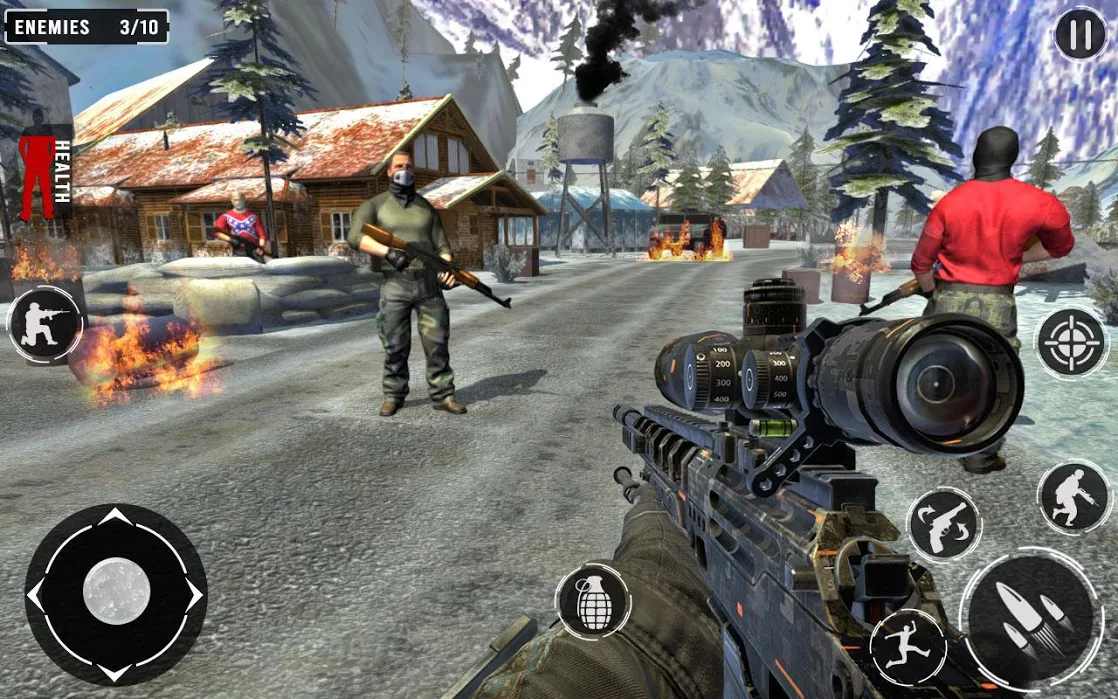The width and height of the screenshot is (1118, 699).
Task: Tap the crouching soldier stance icon
Action: click(45, 325)
